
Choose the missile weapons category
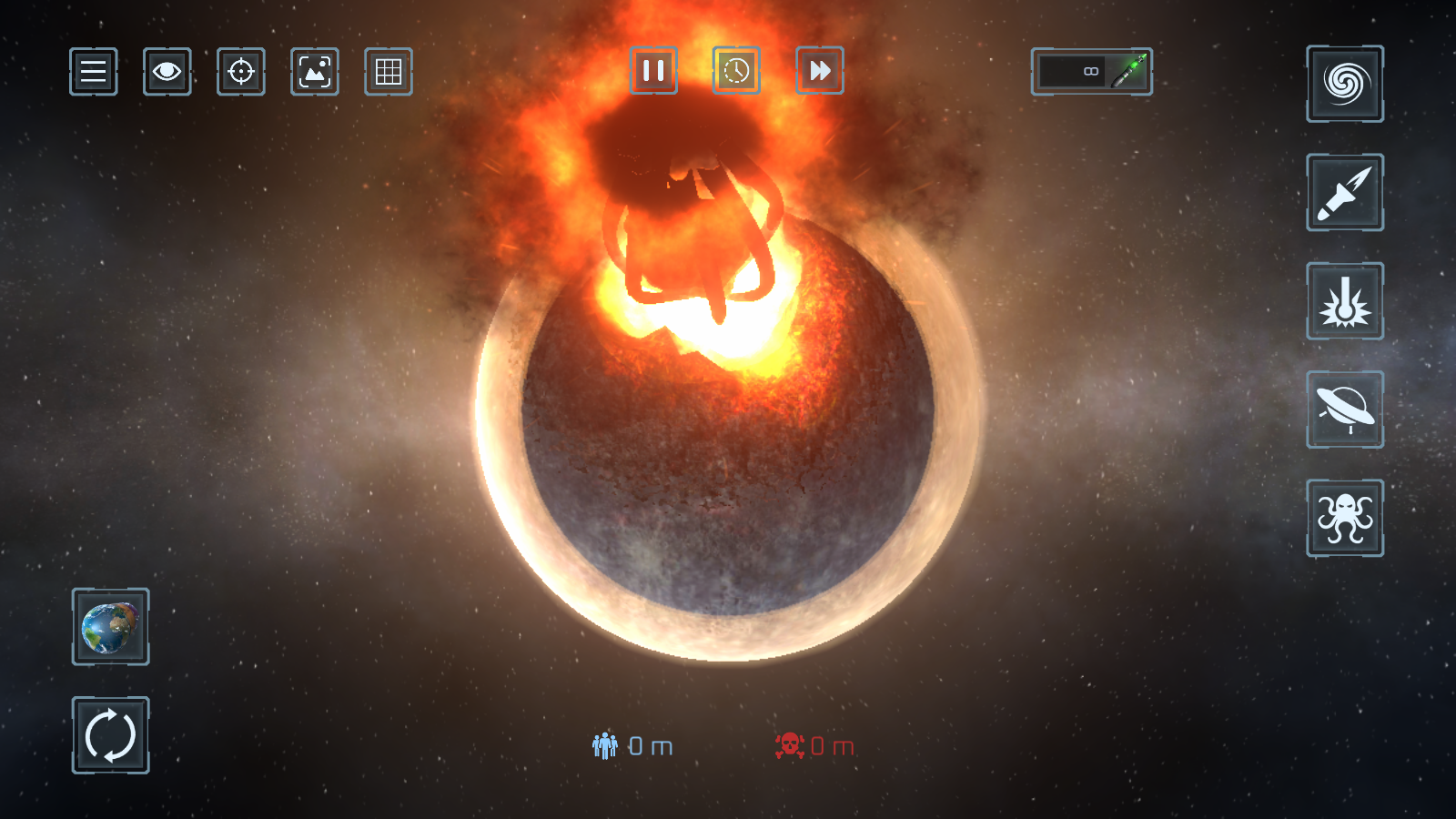click(1345, 192)
